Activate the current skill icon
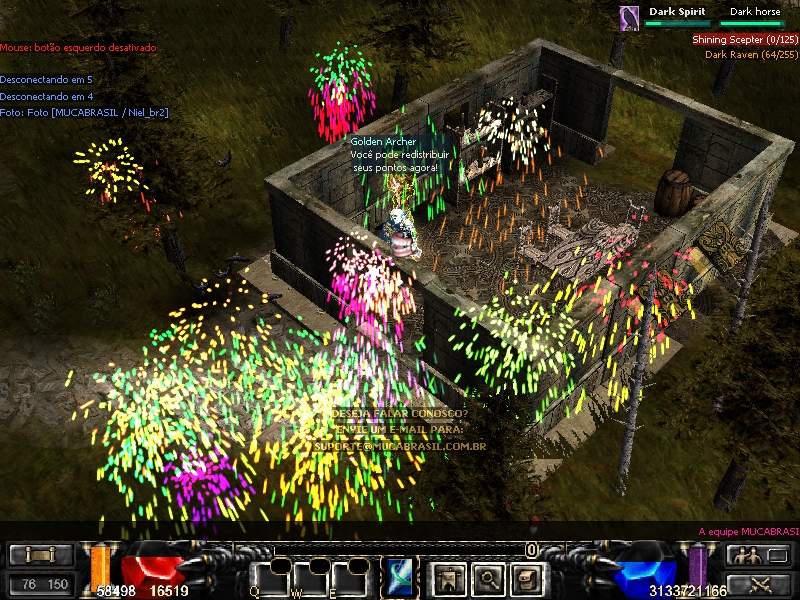800x600 pixels. pyautogui.click(x=399, y=578)
